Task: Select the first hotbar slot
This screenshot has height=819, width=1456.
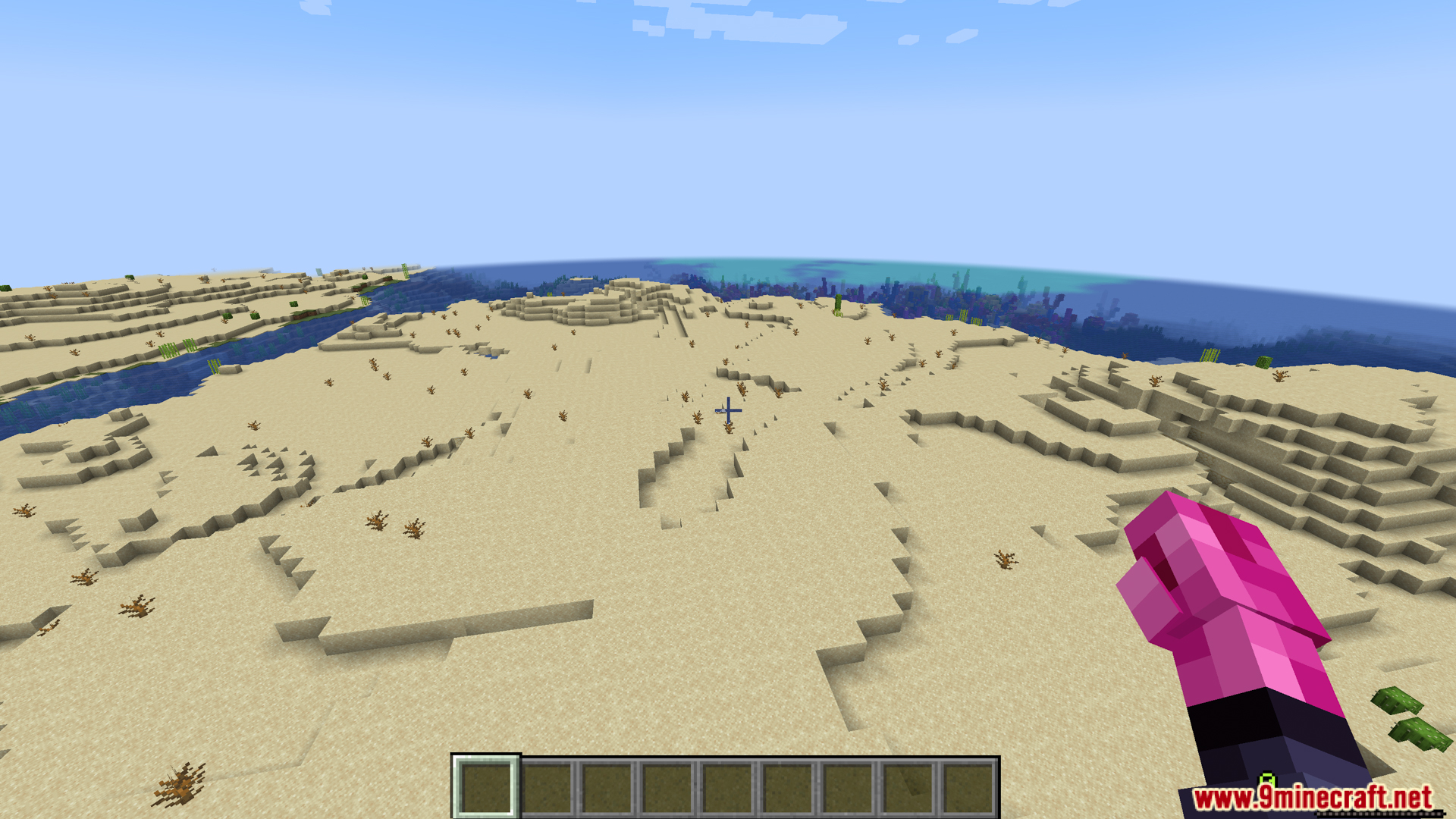Action: tap(487, 789)
